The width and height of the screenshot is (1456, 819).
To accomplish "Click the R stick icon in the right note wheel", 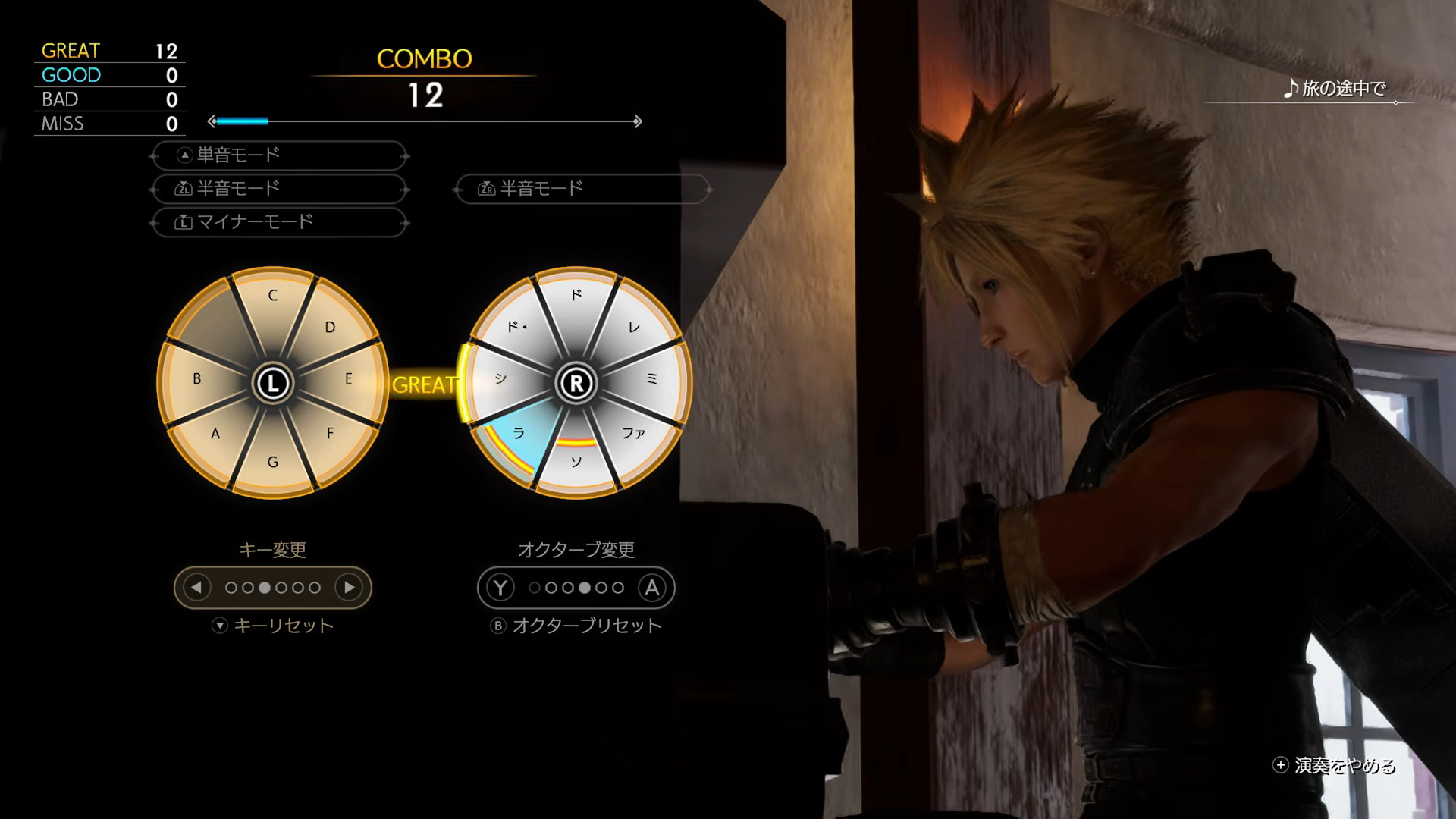I will tap(578, 383).
